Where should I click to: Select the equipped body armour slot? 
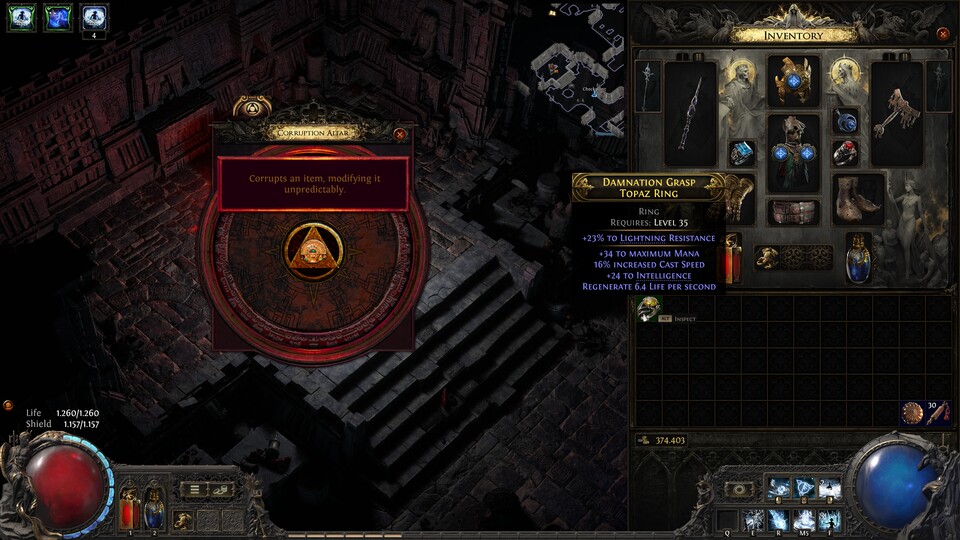793,152
